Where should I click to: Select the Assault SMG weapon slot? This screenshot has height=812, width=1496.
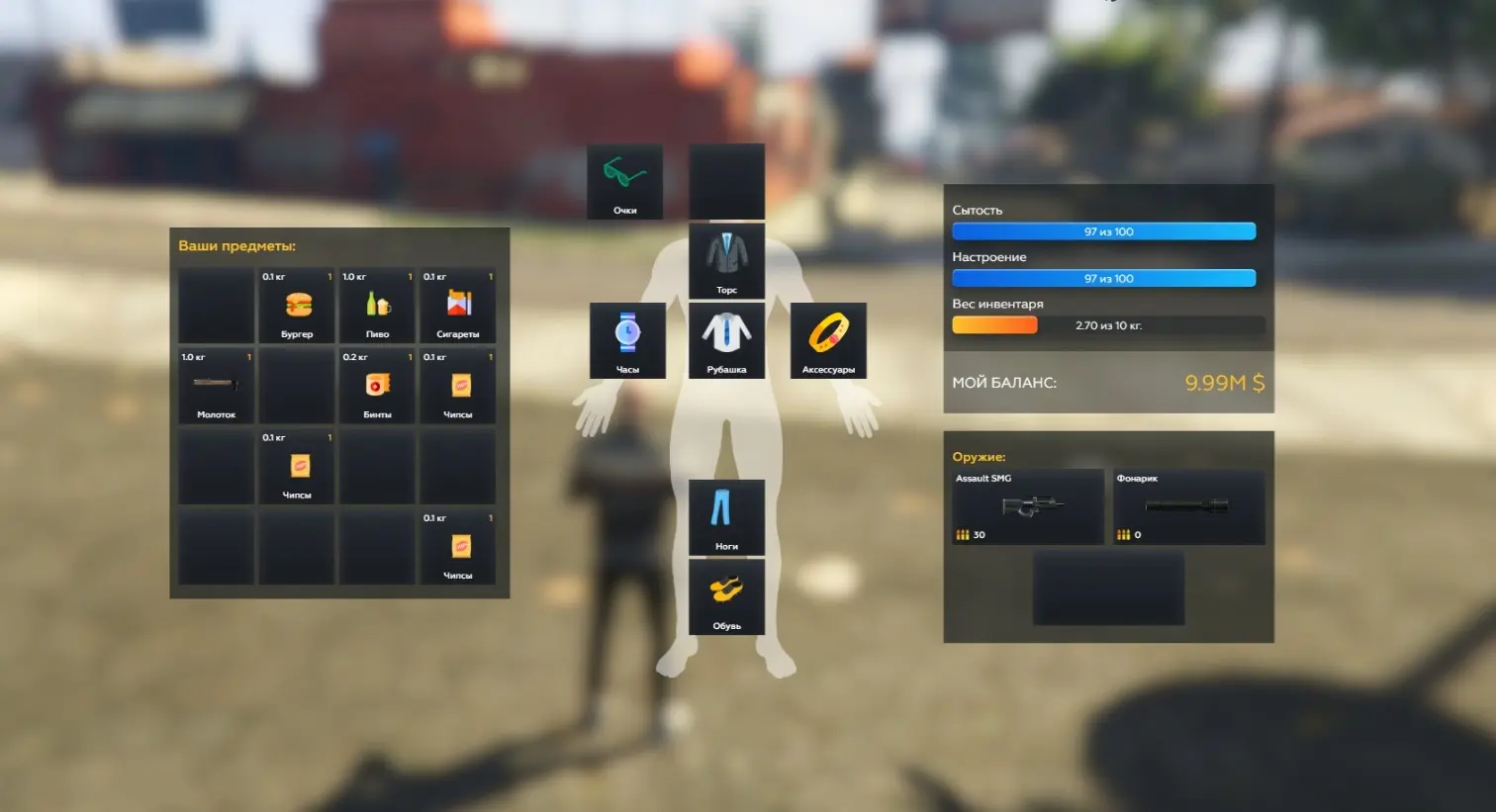(x=1028, y=506)
